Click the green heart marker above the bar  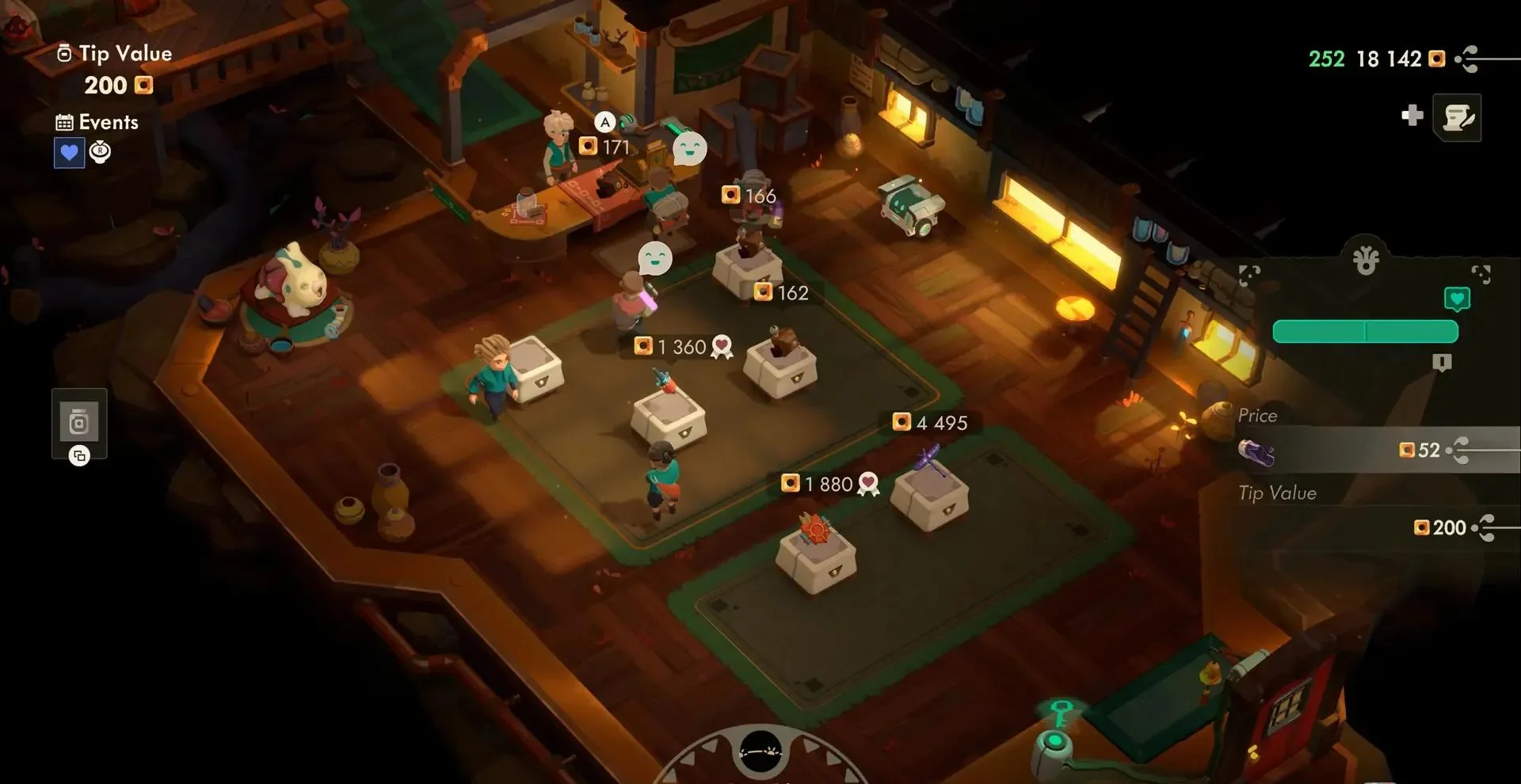(1457, 299)
